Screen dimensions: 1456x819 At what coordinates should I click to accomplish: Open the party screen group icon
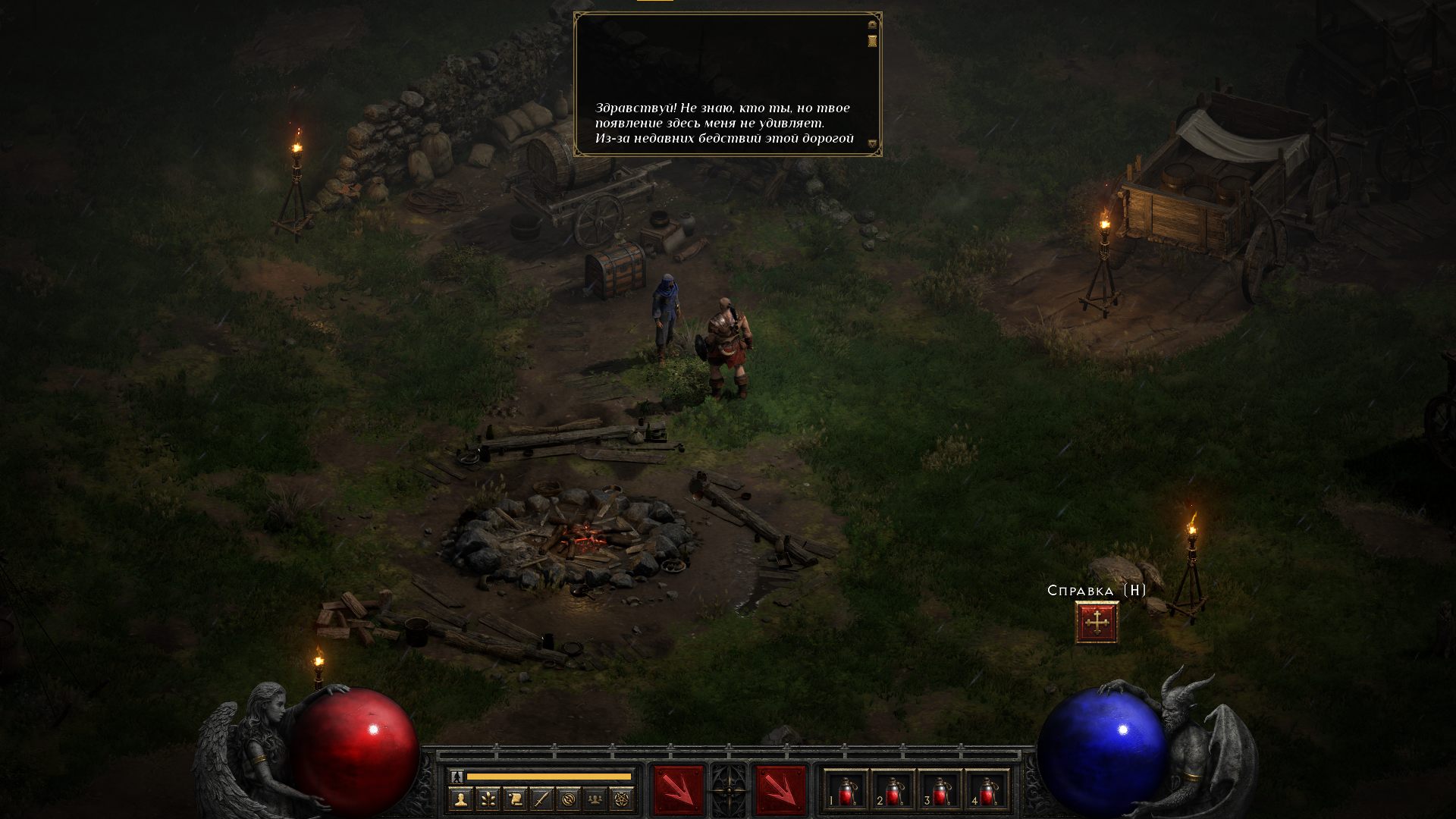coord(595,799)
